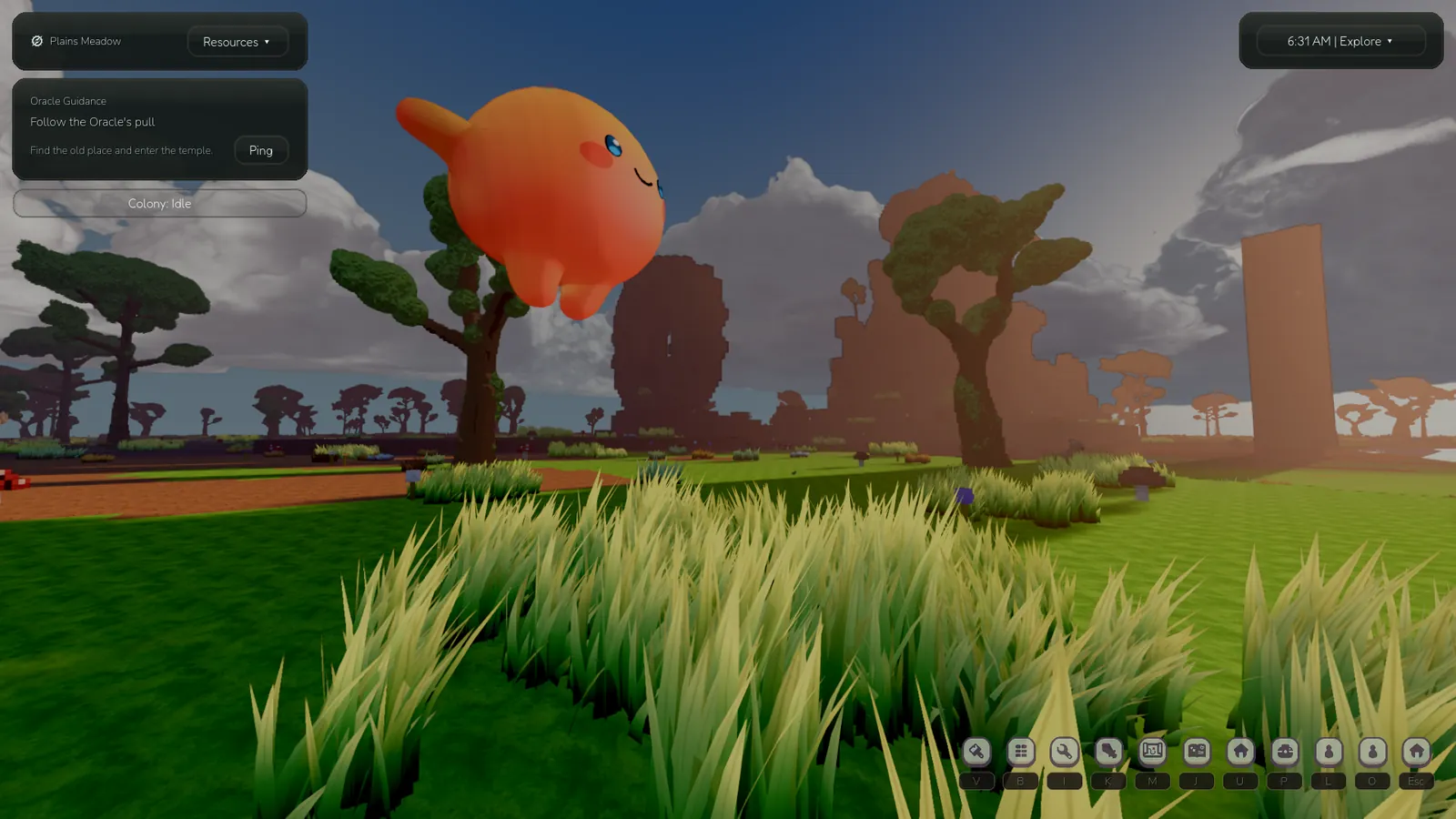This screenshot has width=1456, height=819.
Task: Click the 6:31 AM time display
Action: pos(1309,41)
